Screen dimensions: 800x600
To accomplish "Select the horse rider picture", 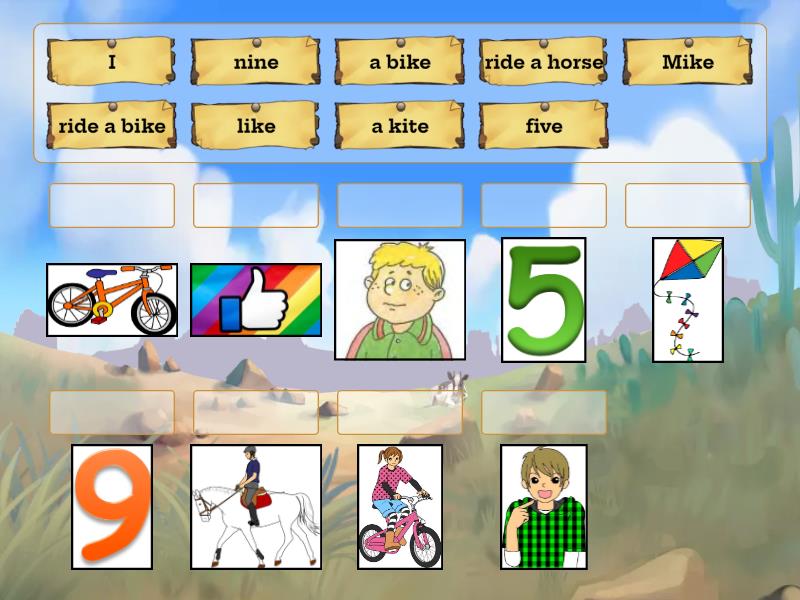I will pyautogui.click(x=256, y=507).
